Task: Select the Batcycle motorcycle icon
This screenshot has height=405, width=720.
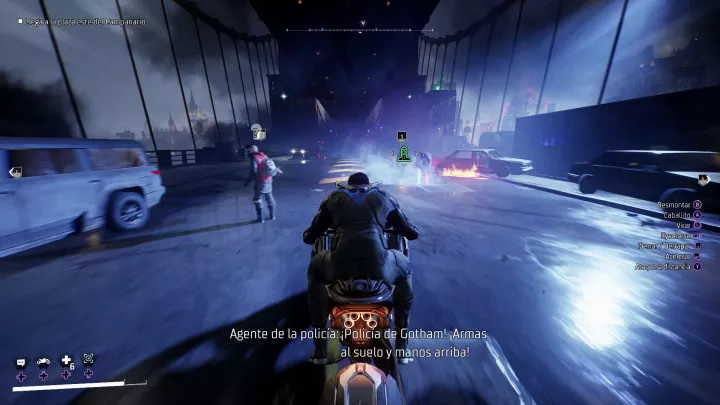Action: 43,361
